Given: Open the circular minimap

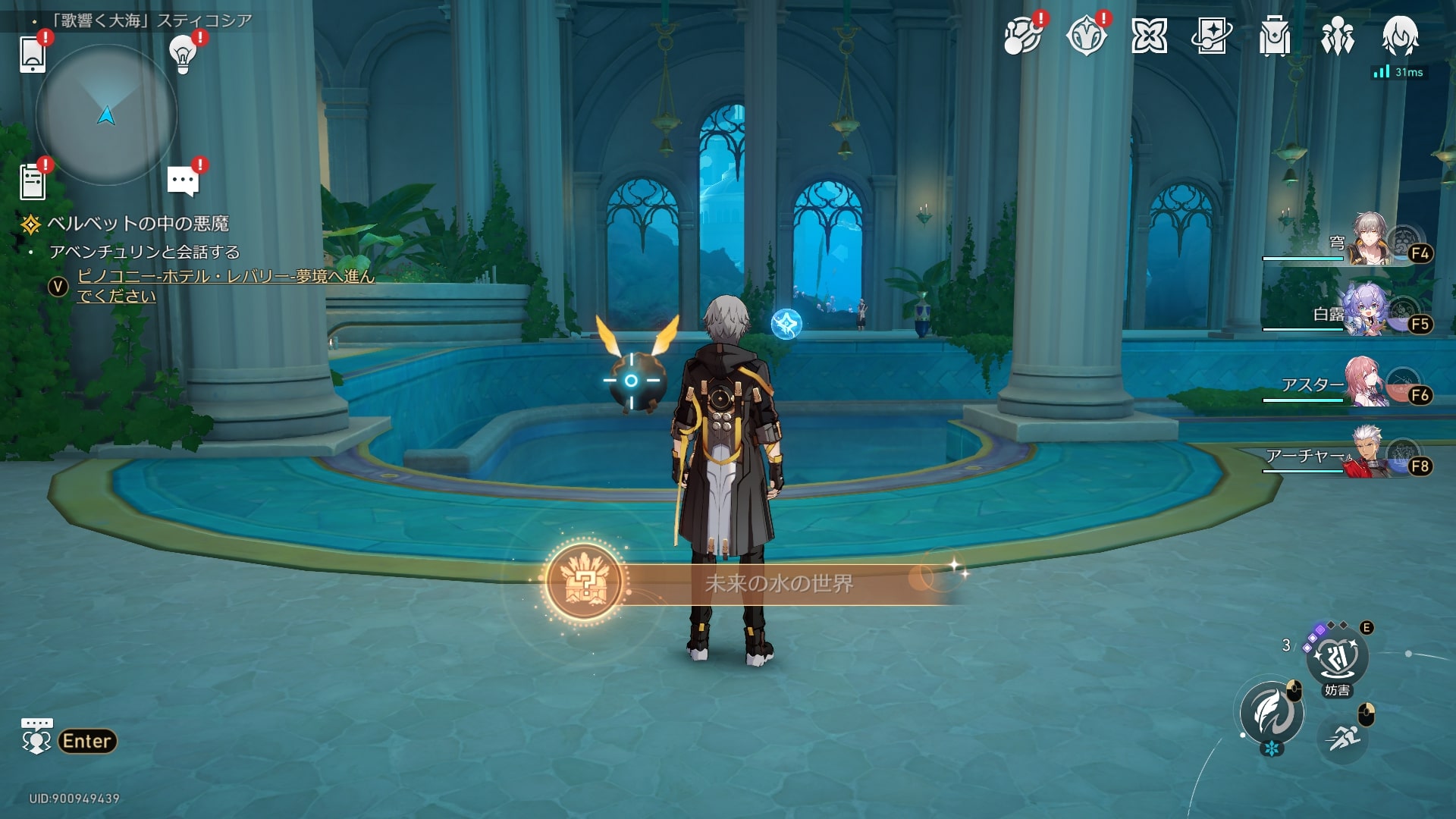Looking at the screenshot, I should click(106, 115).
